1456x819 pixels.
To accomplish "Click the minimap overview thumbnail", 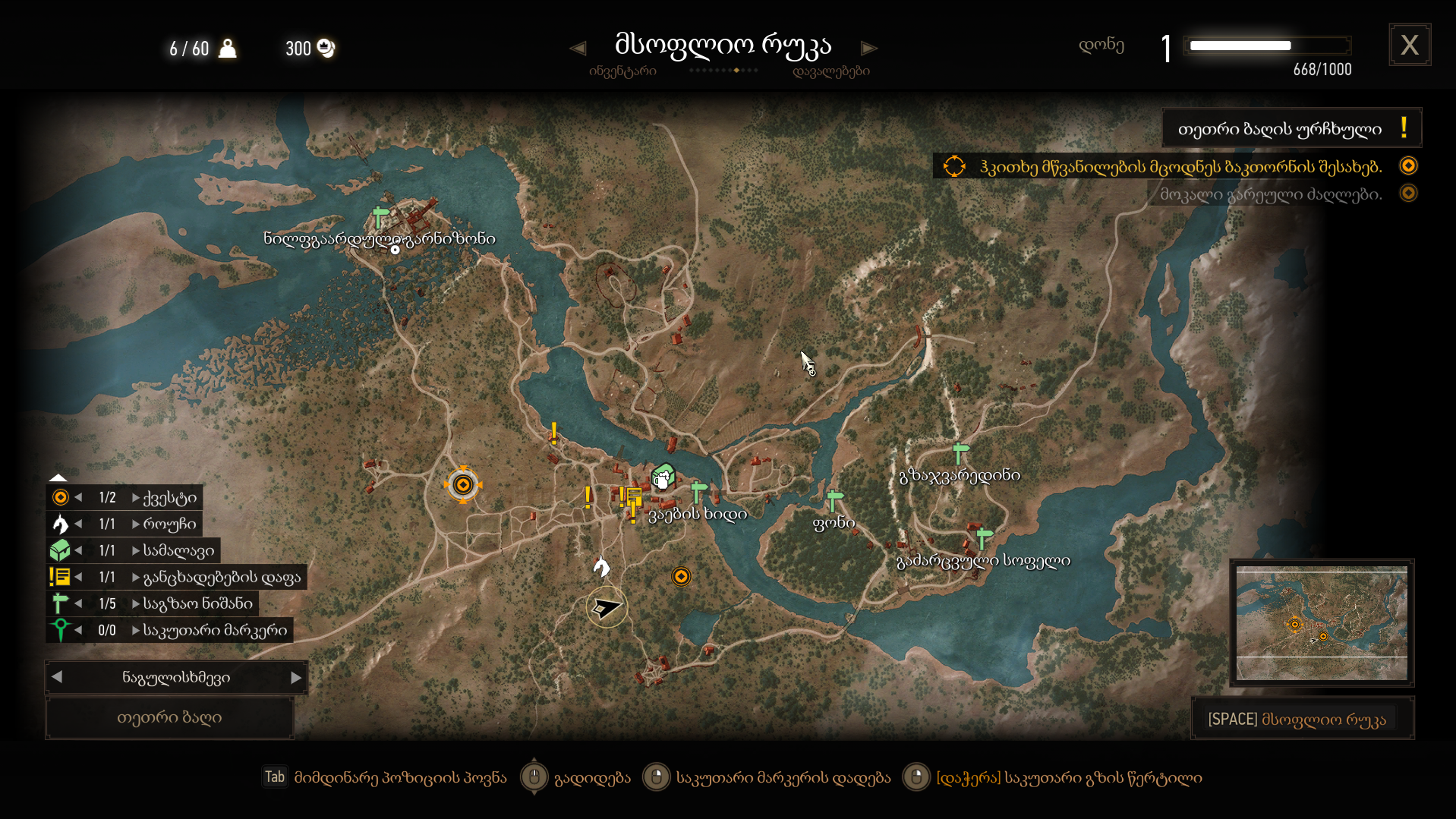I will coord(1321,623).
